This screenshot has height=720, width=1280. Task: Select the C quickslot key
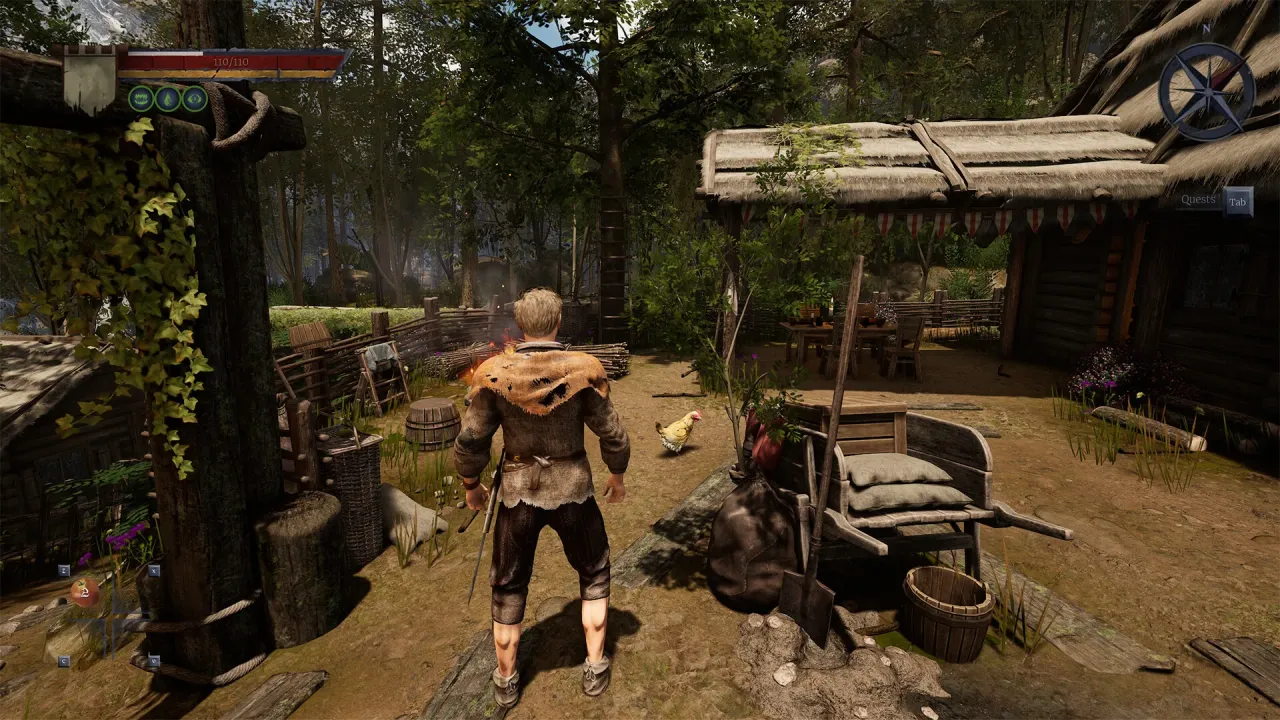tap(64, 661)
